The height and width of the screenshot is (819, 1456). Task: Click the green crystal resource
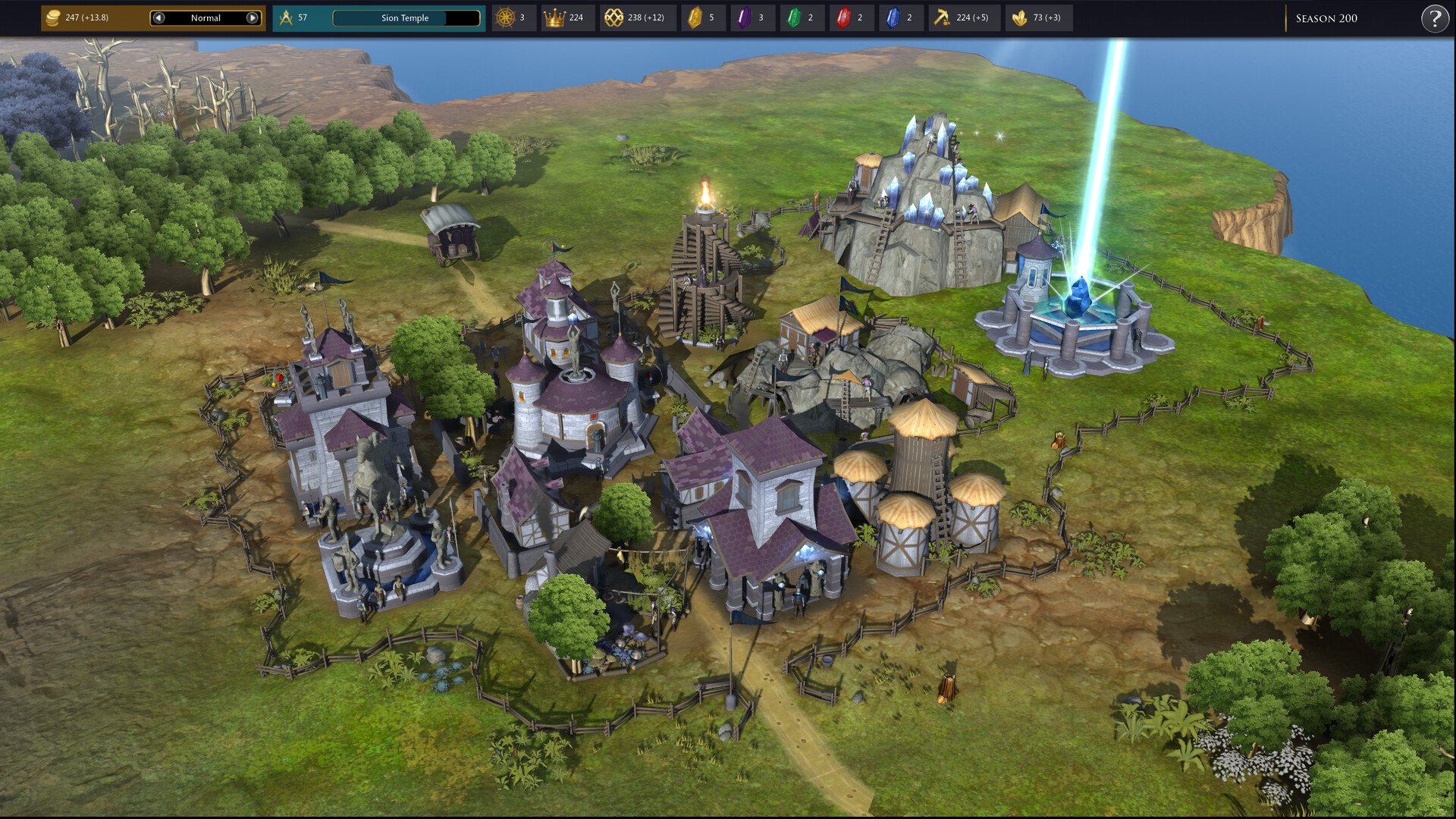point(794,17)
